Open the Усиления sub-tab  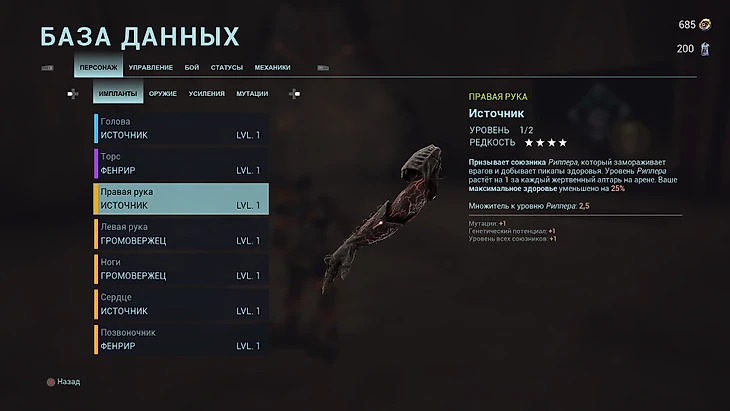point(206,93)
